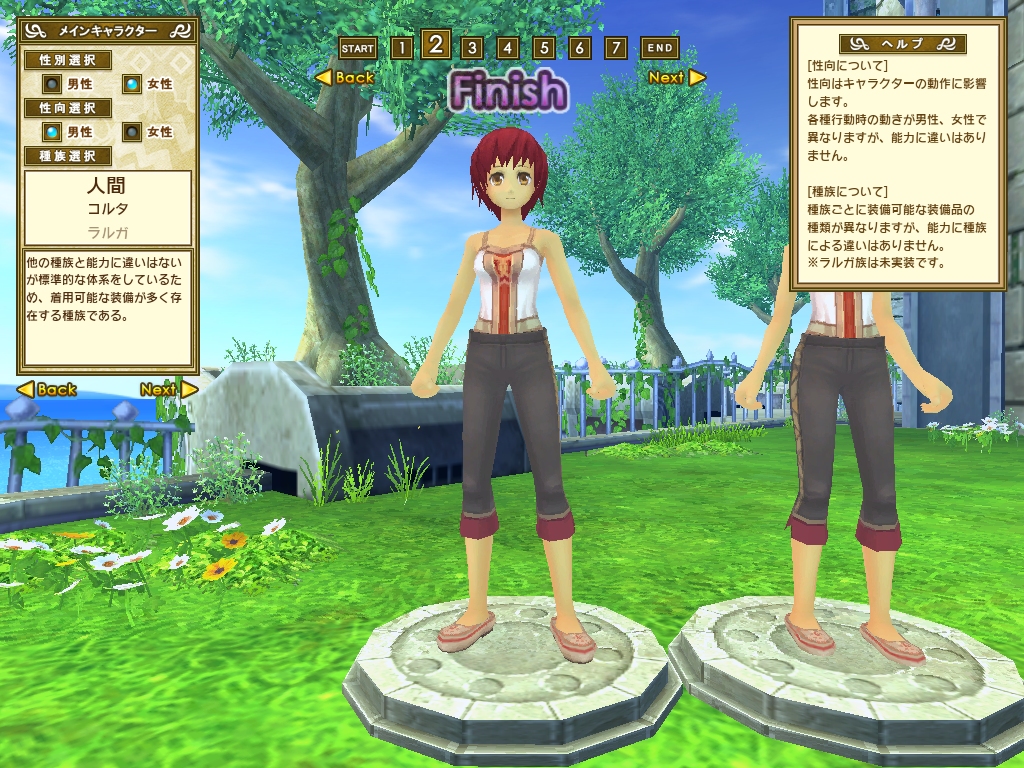The height and width of the screenshot is (768, 1024).
Task: Open step 6 in the step bar
Action: pos(580,48)
